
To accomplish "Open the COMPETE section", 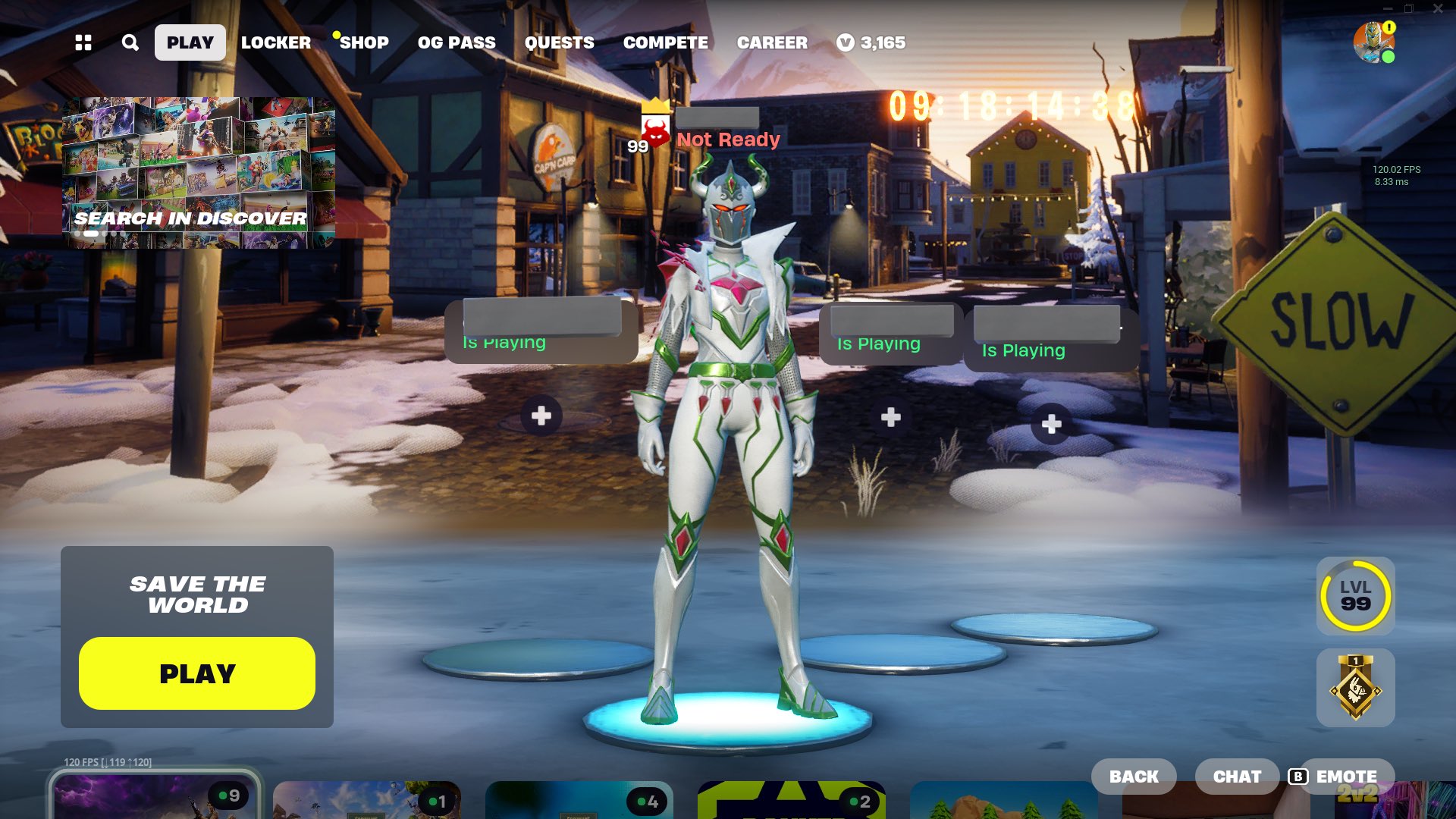I will click(666, 42).
